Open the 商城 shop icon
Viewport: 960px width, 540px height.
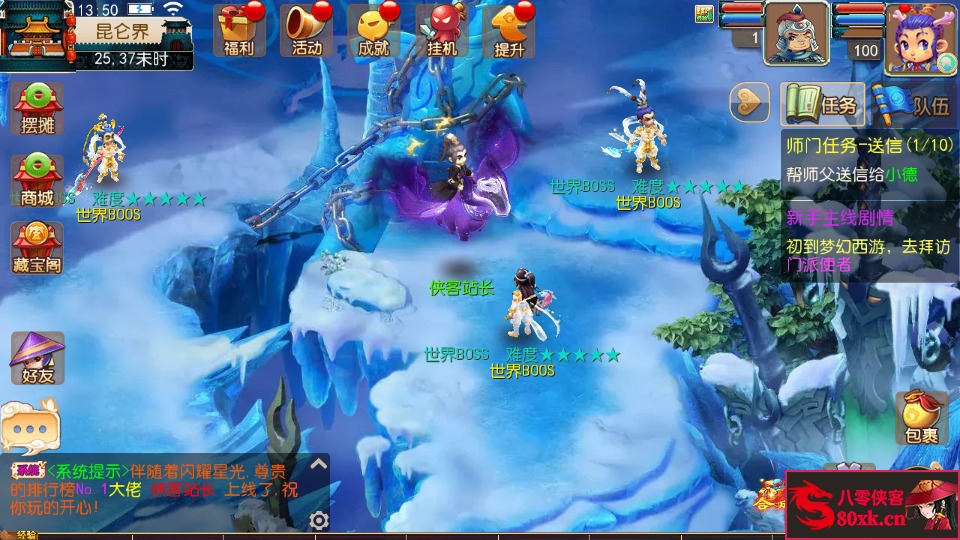(x=37, y=178)
